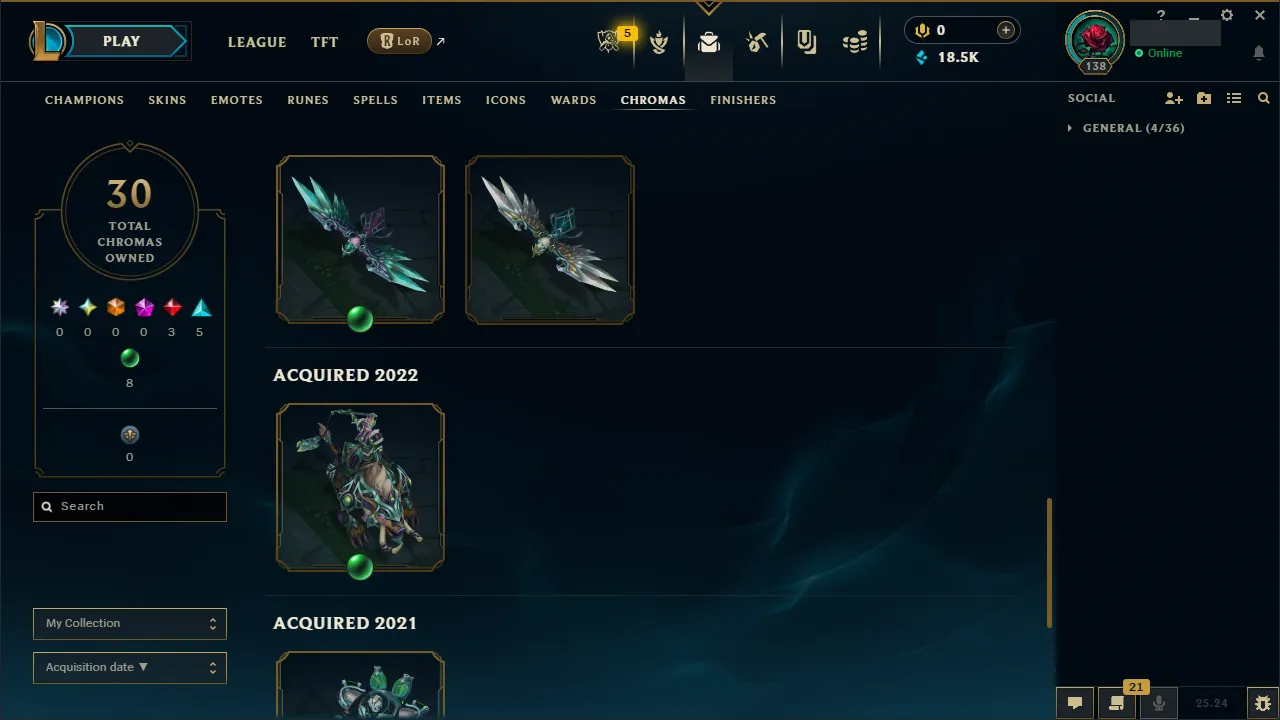Click the roster list view icon

[1234, 98]
